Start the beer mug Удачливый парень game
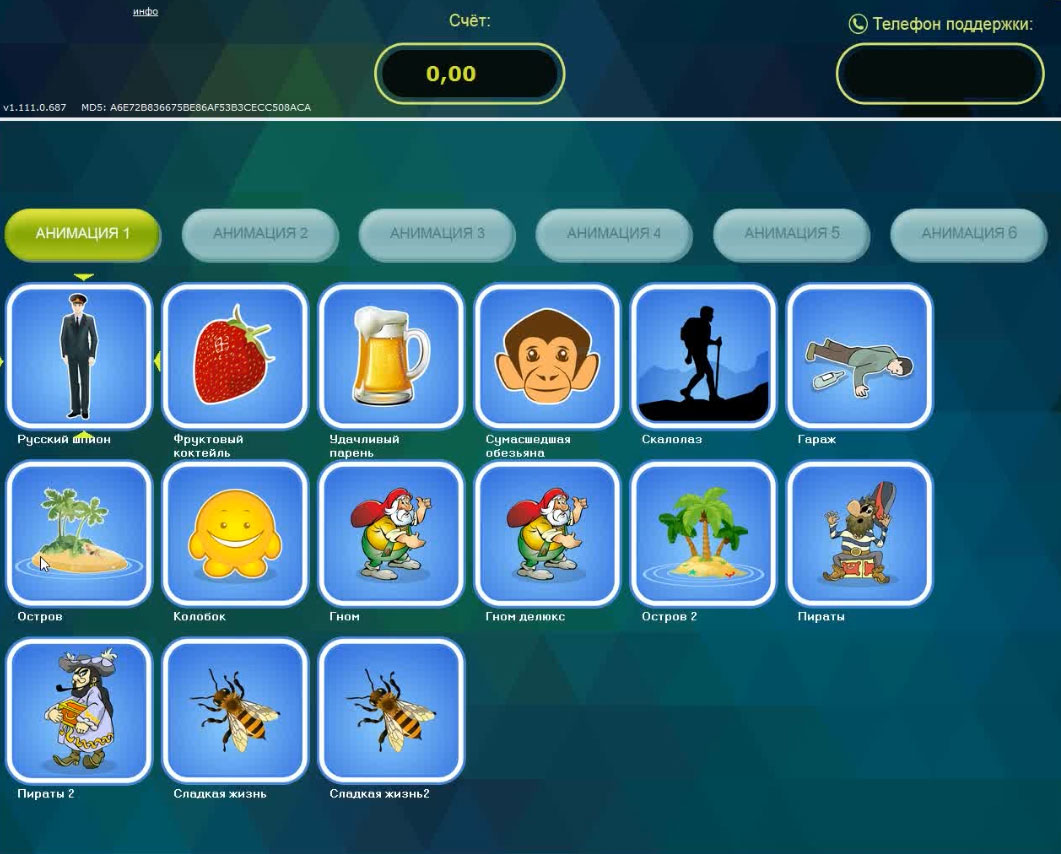This screenshot has width=1061, height=854. point(391,355)
